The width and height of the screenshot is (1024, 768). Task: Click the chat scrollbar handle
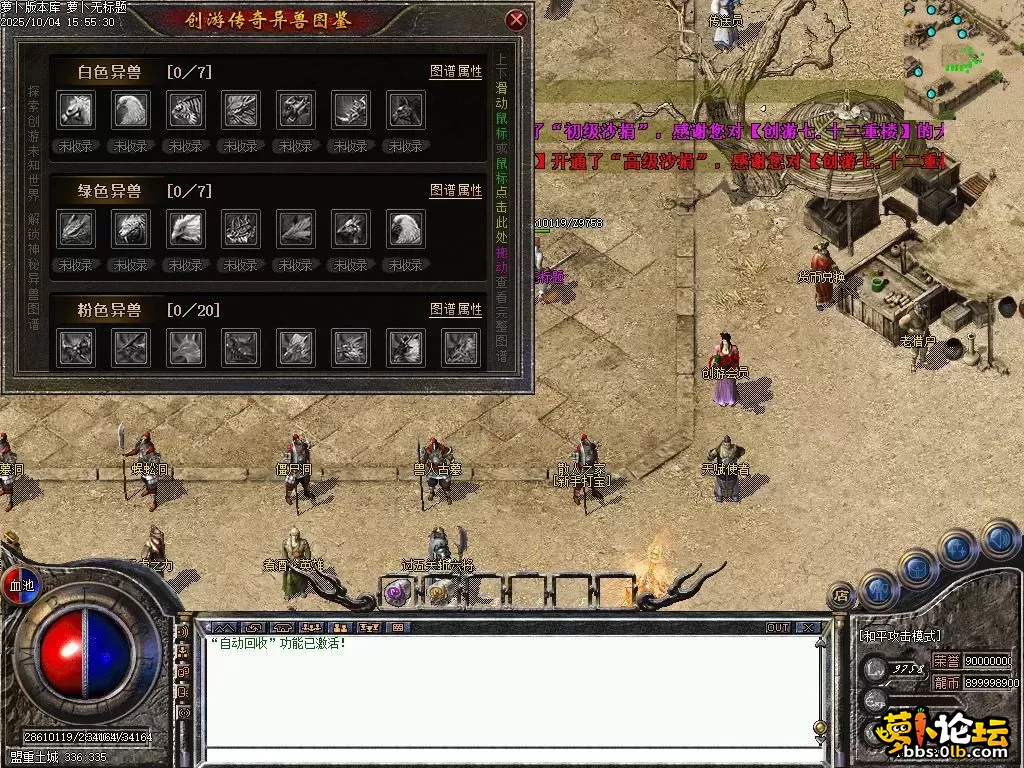(x=820, y=727)
